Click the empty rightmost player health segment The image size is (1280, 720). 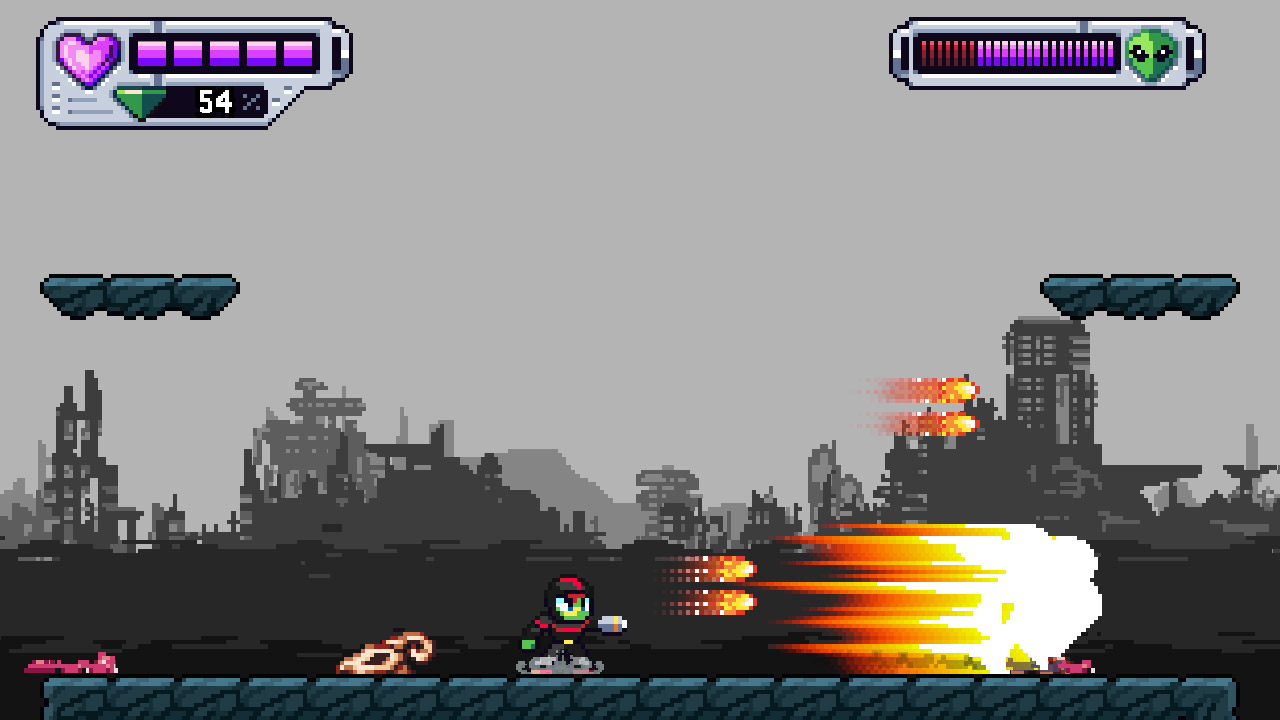(336, 53)
